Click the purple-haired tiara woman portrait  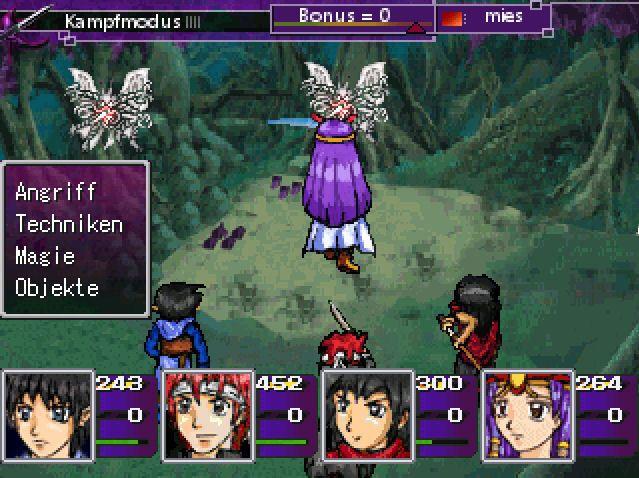coord(528,414)
